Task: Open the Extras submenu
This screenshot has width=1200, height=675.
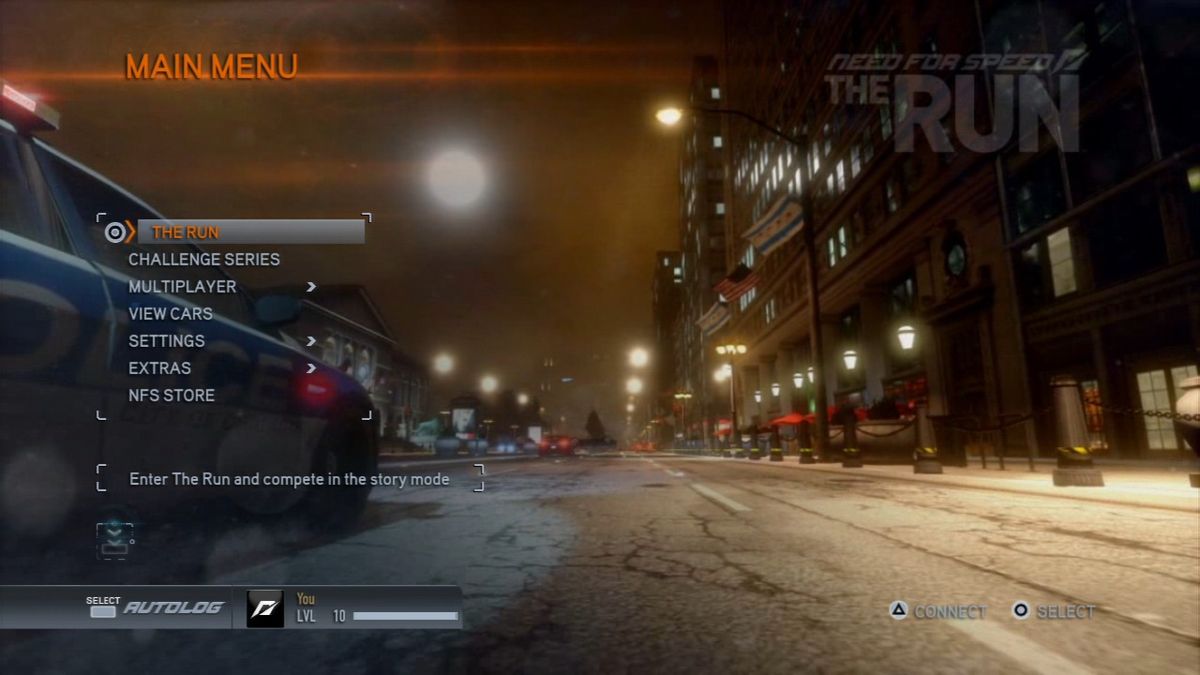Action: 159,368
